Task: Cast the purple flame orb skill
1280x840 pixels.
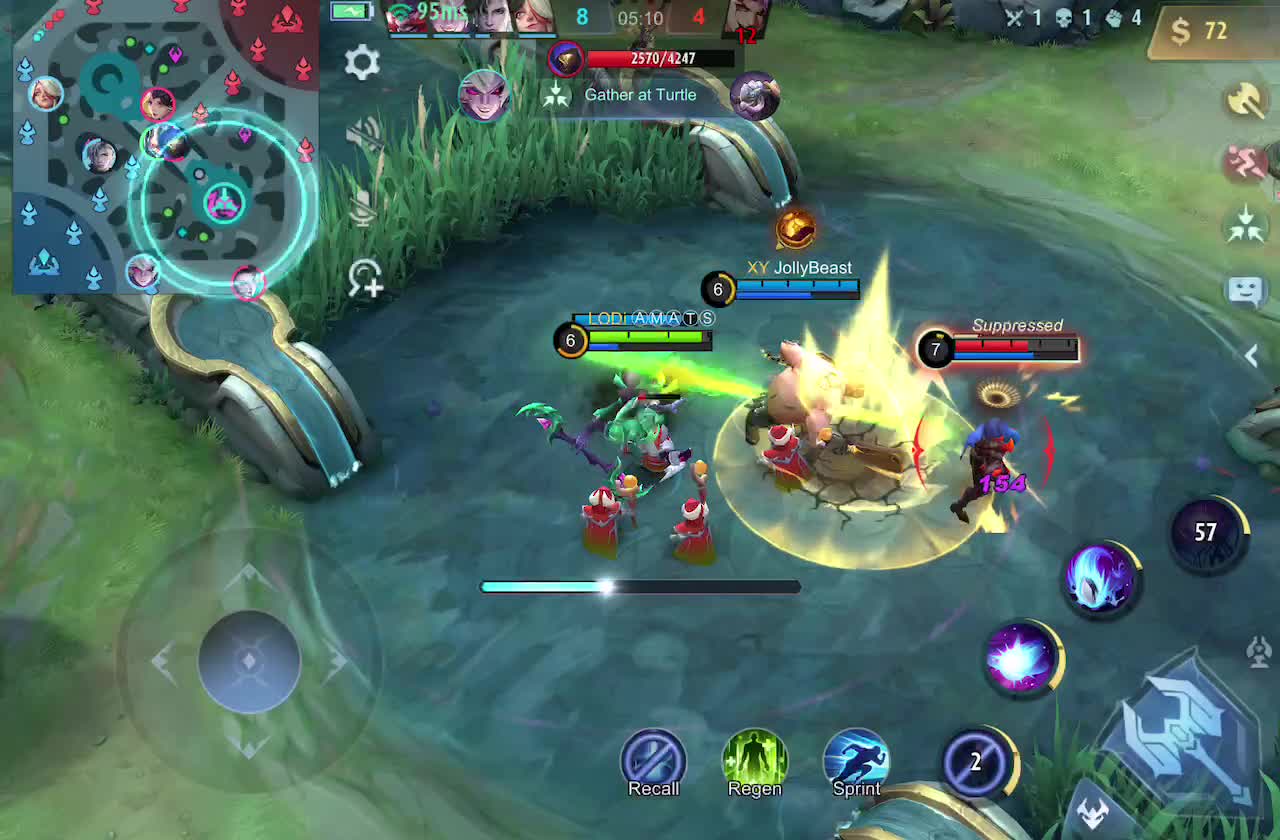Action: (1099, 579)
